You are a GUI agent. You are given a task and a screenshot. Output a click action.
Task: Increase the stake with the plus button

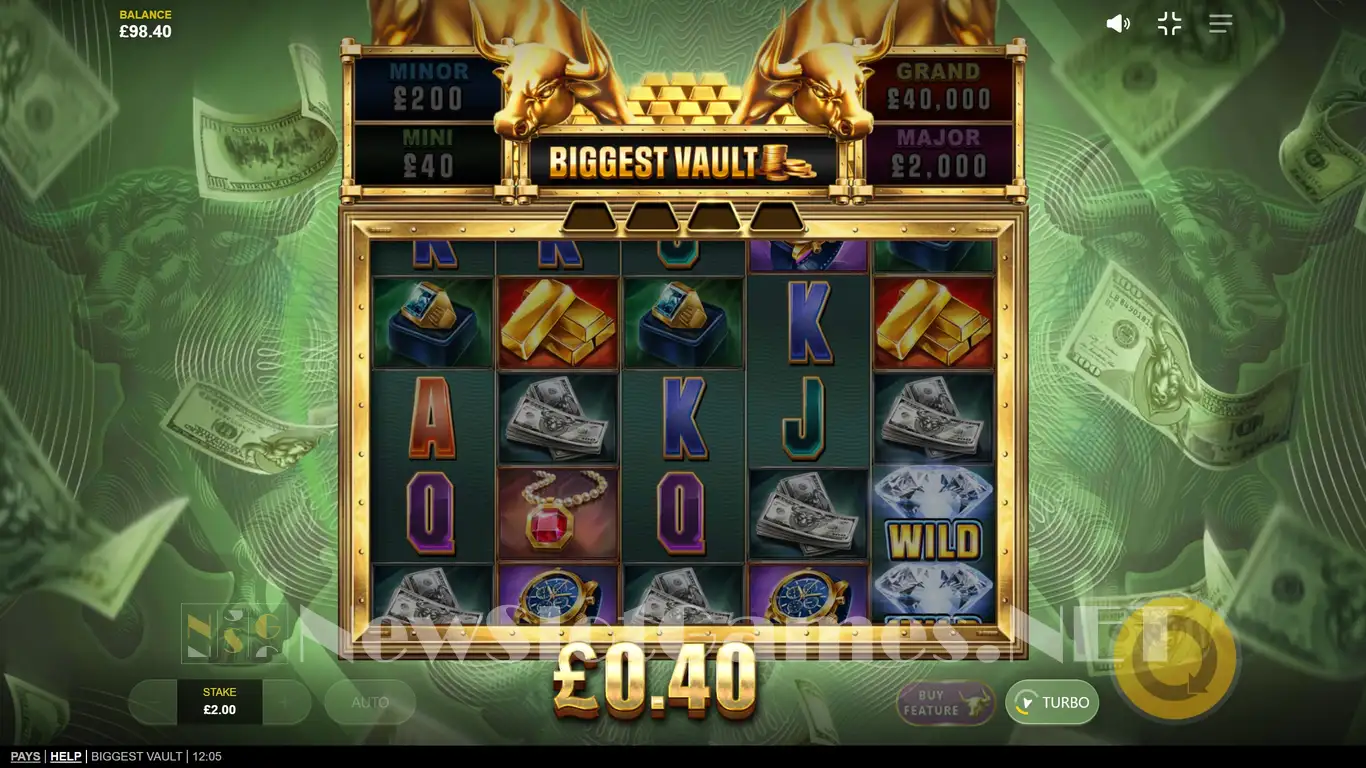288,702
